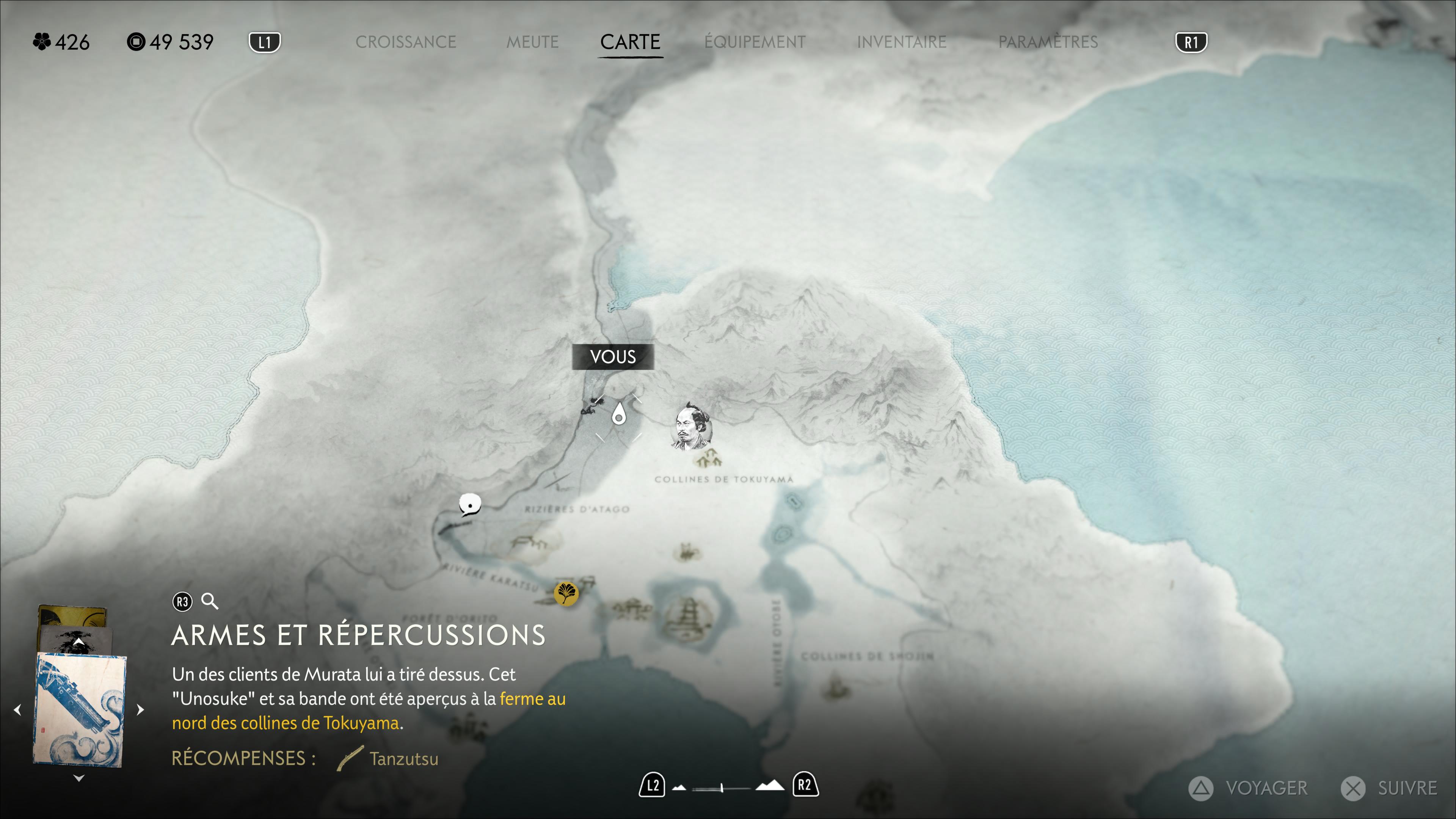Click the player position marker under Vous
1456x819 pixels.
point(619,415)
